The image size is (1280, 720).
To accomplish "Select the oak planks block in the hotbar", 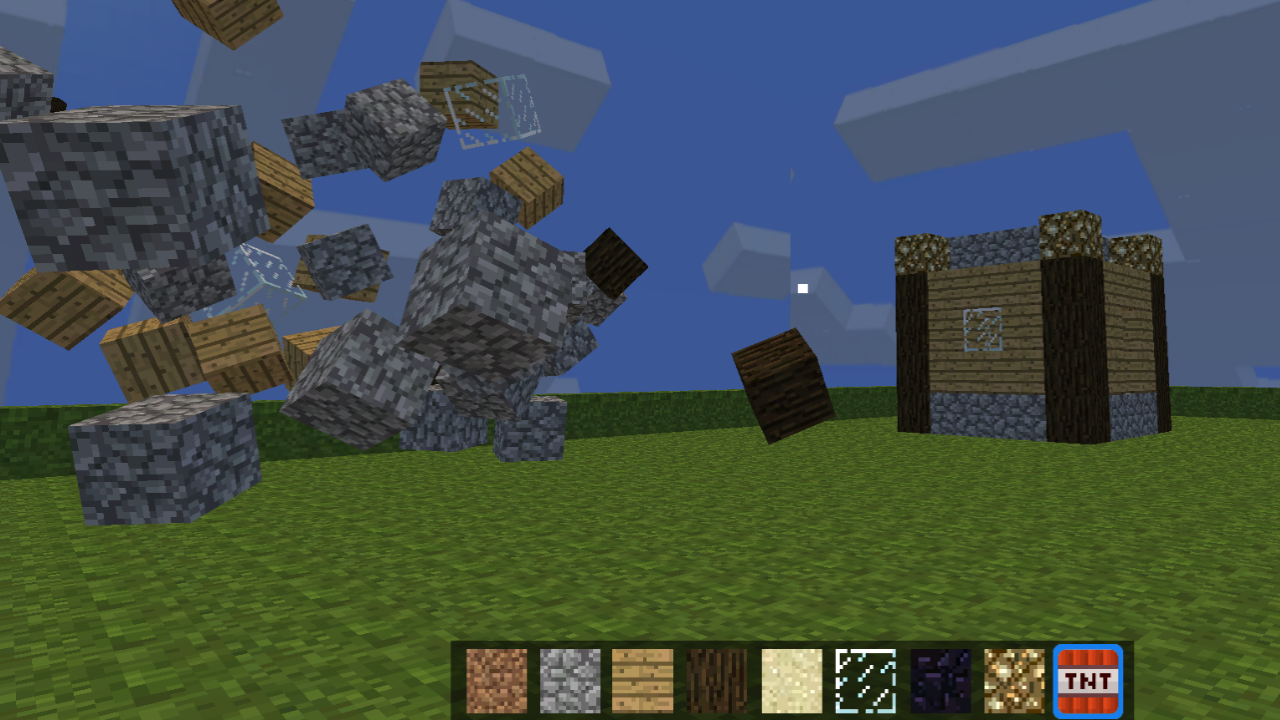I will 645,680.
